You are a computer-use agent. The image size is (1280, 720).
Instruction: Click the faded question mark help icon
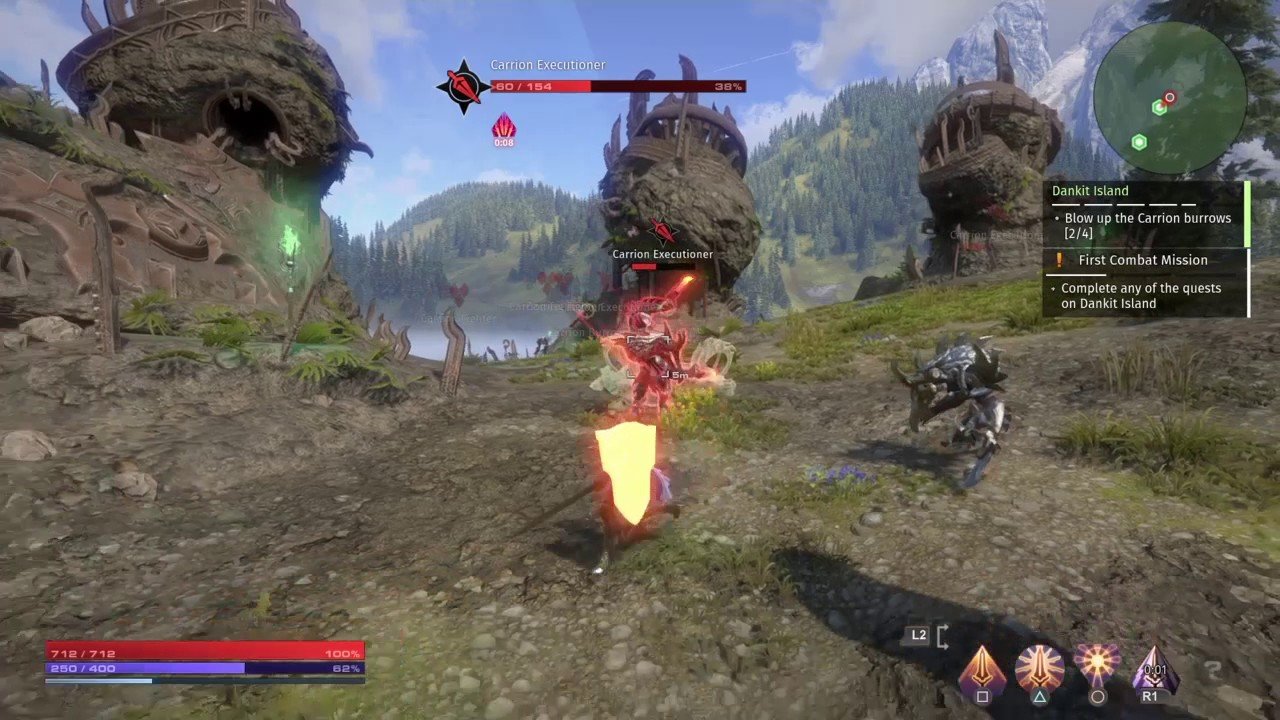[x=1212, y=671]
